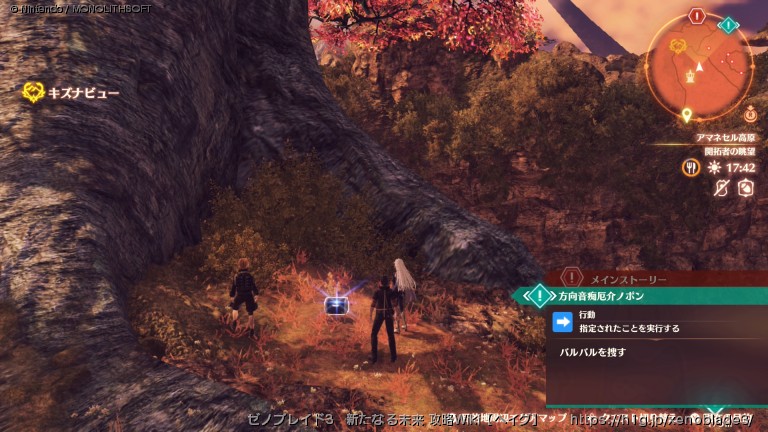Screen dimensions: 768x432
Task: Click the fork and knife meal icon
Action: click(690, 168)
